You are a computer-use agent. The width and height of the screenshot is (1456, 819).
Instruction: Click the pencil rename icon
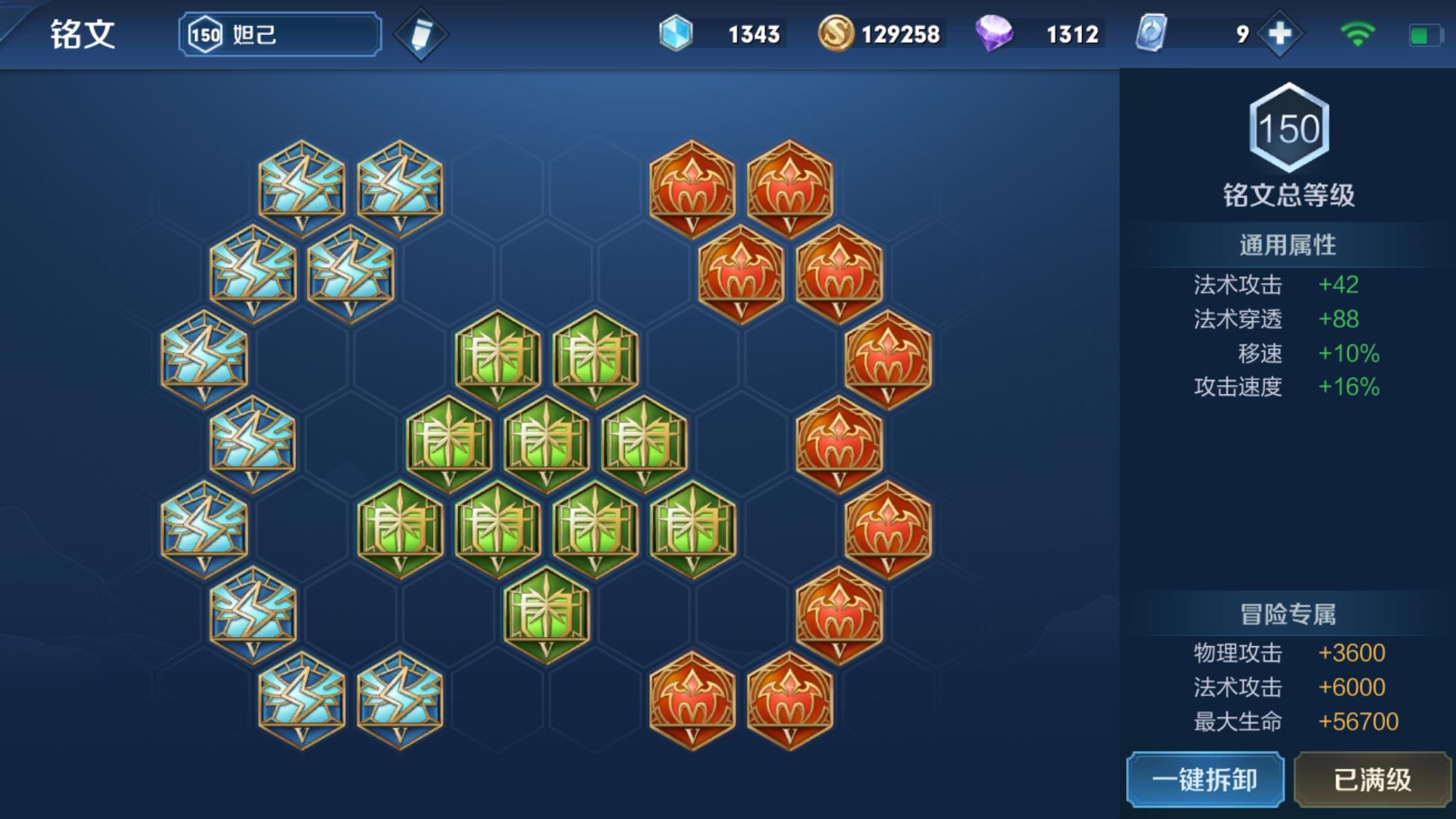[421, 35]
